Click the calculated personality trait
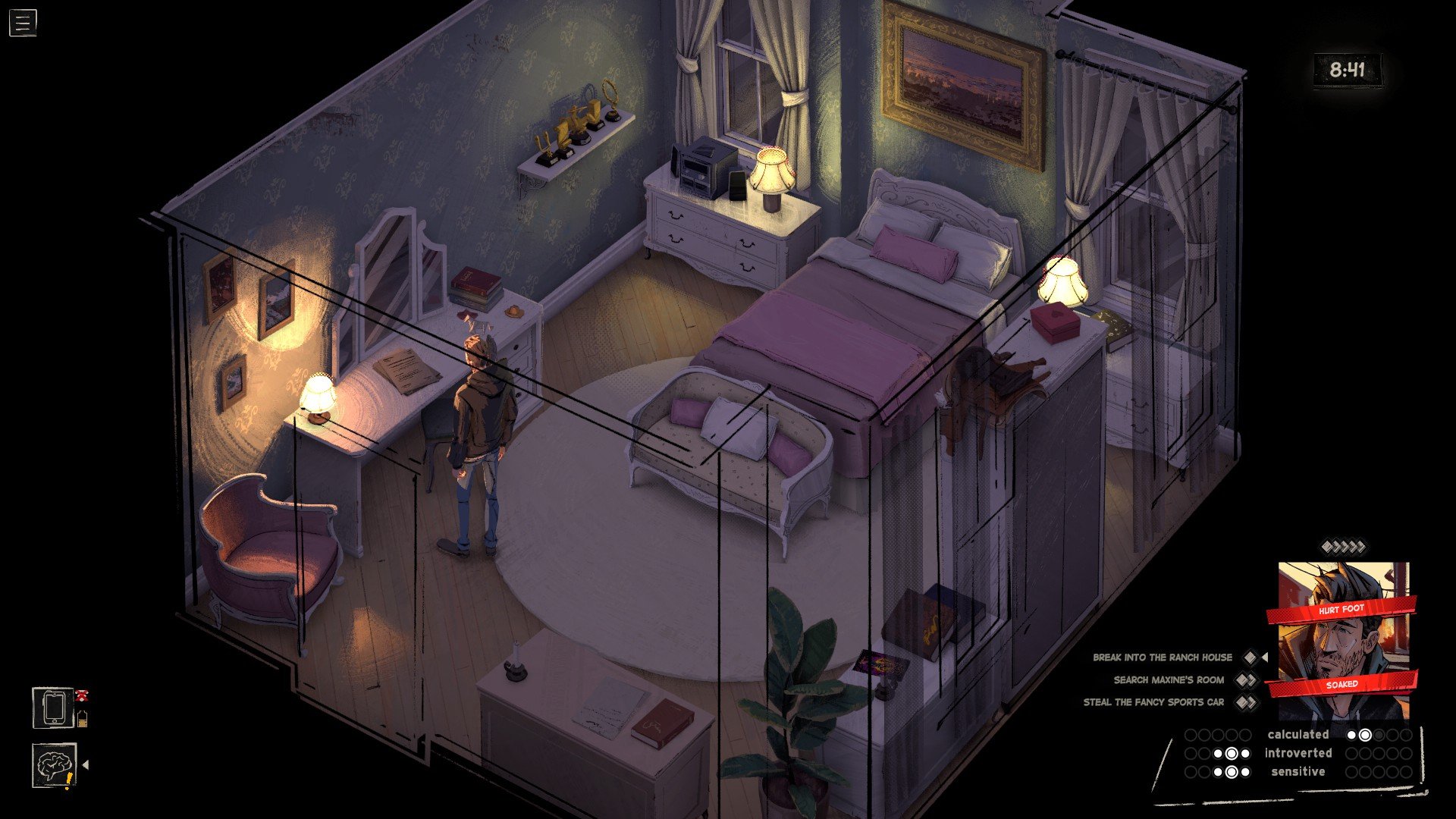1456x819 pixels. pos(1298,735)
